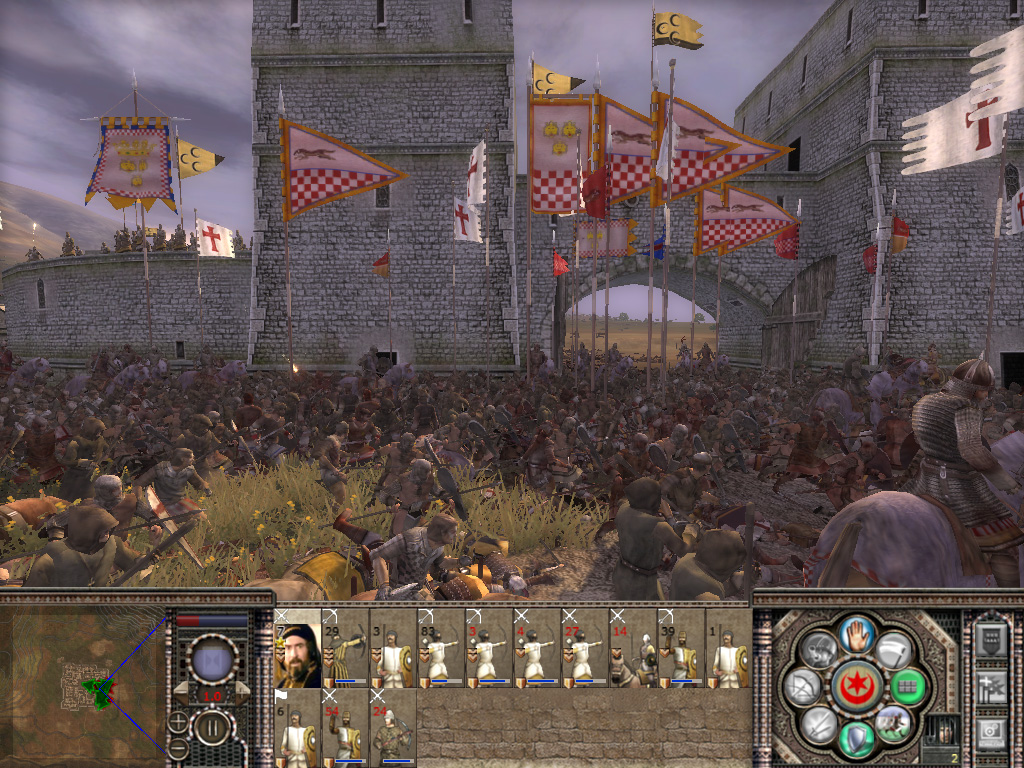Choose the crossbow unit card with 24 men
This screenshot has height=768, width=1024.
[394, 726]
